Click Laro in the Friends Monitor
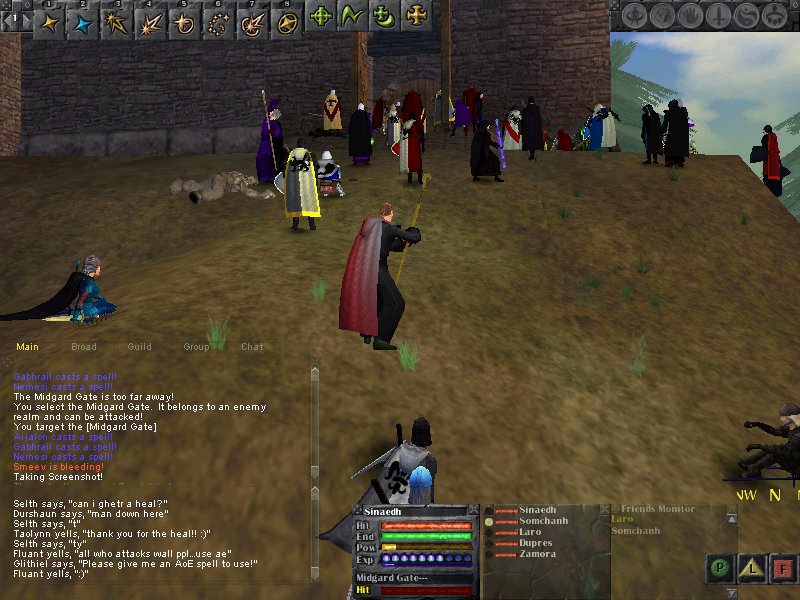This screenshot has width=800, height=600. (622, 519)
